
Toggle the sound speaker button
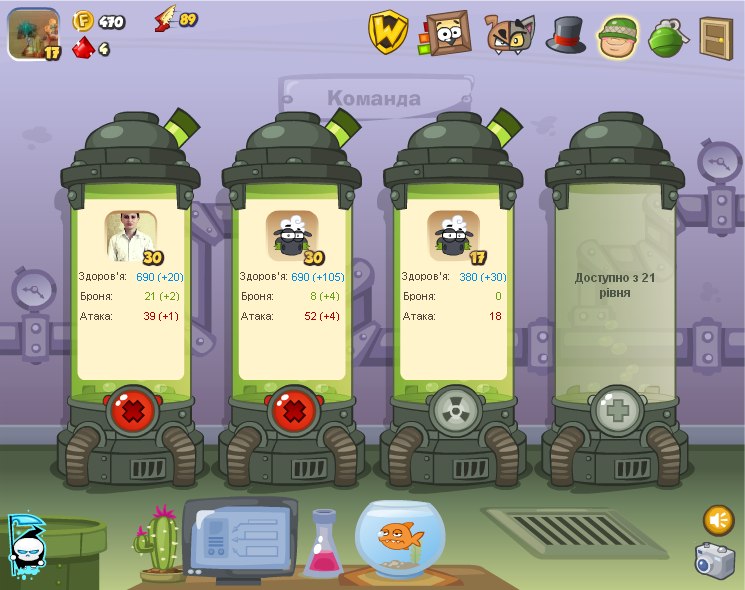tap(718, 520)
